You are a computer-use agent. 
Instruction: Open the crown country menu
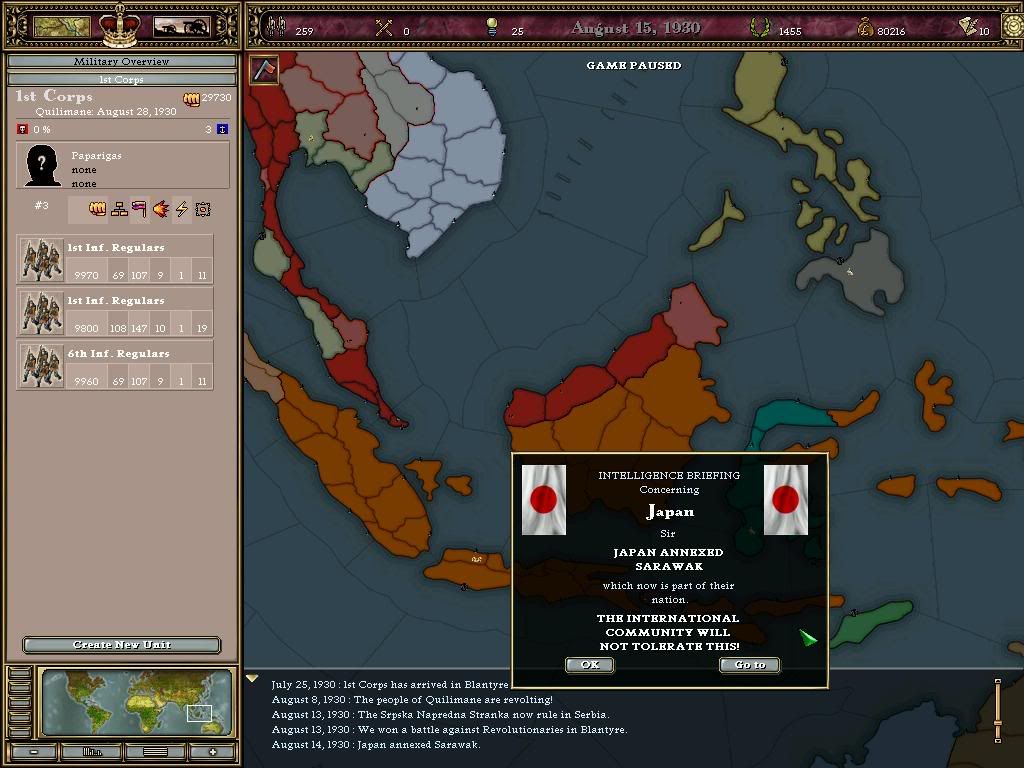121,24
